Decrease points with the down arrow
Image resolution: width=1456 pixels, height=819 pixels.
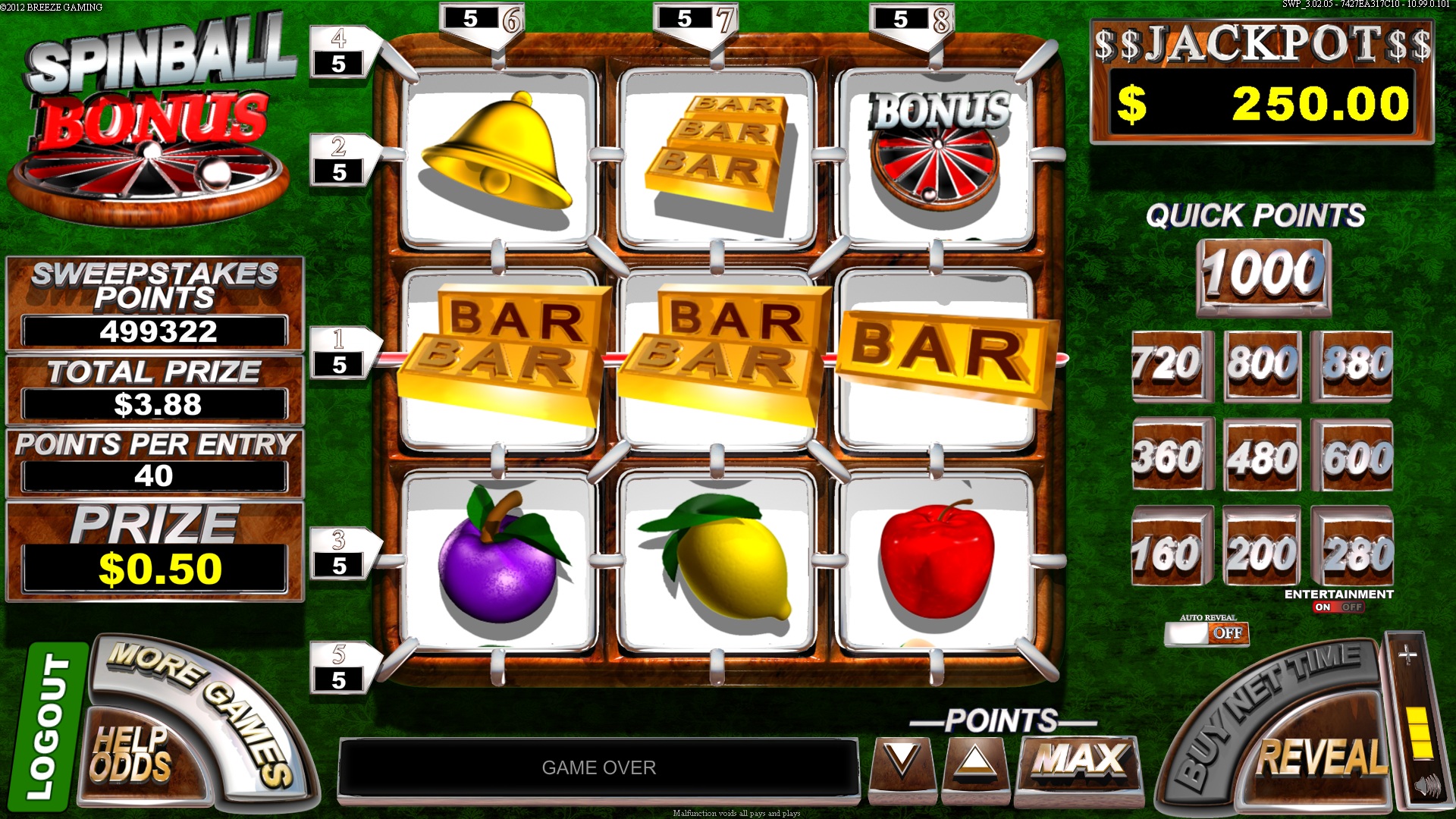[902, 760]
